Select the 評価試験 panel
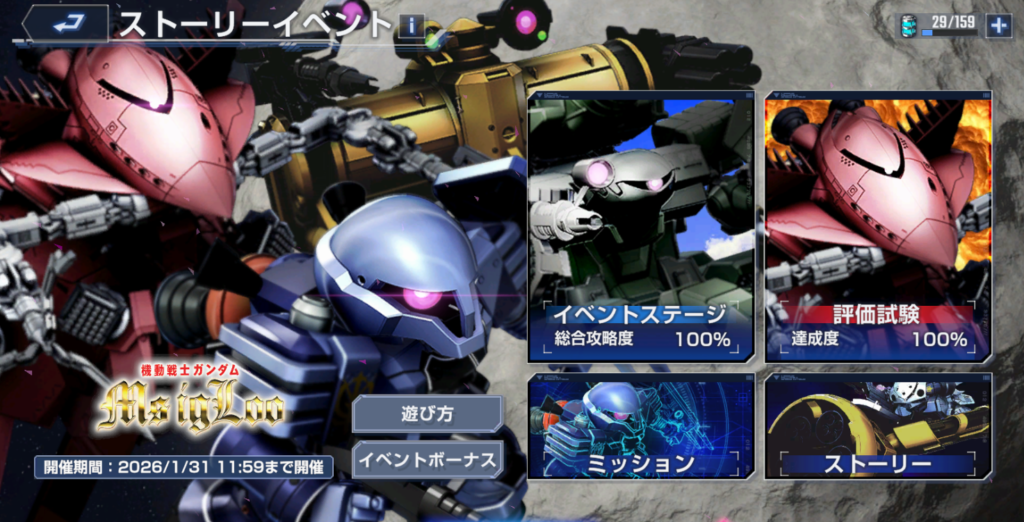This screenshot has height=522, width=1024. click(878, 228)
